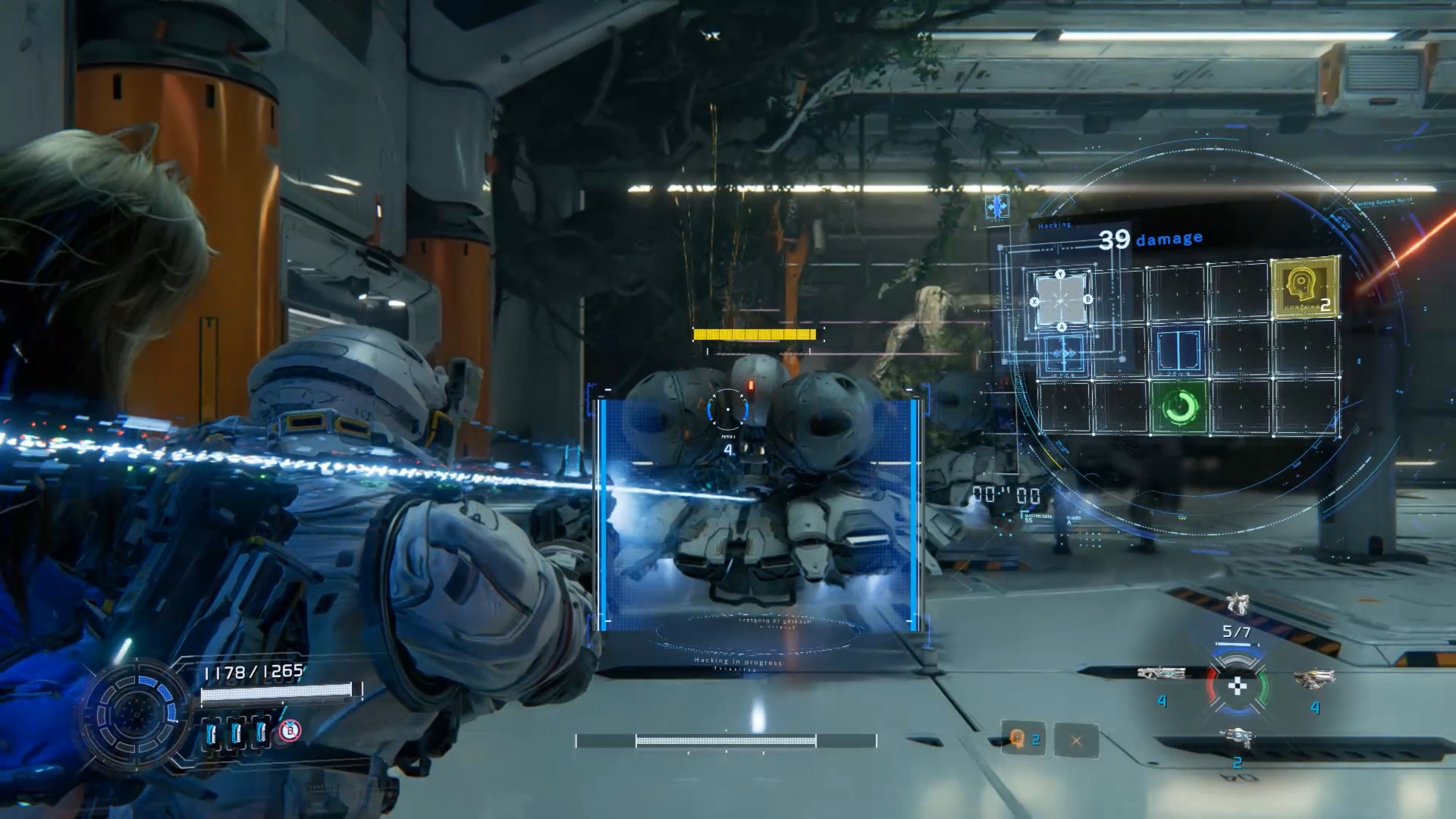Select the orange head item slot
Viewport: 1456px width, 819px height.
1018,739
